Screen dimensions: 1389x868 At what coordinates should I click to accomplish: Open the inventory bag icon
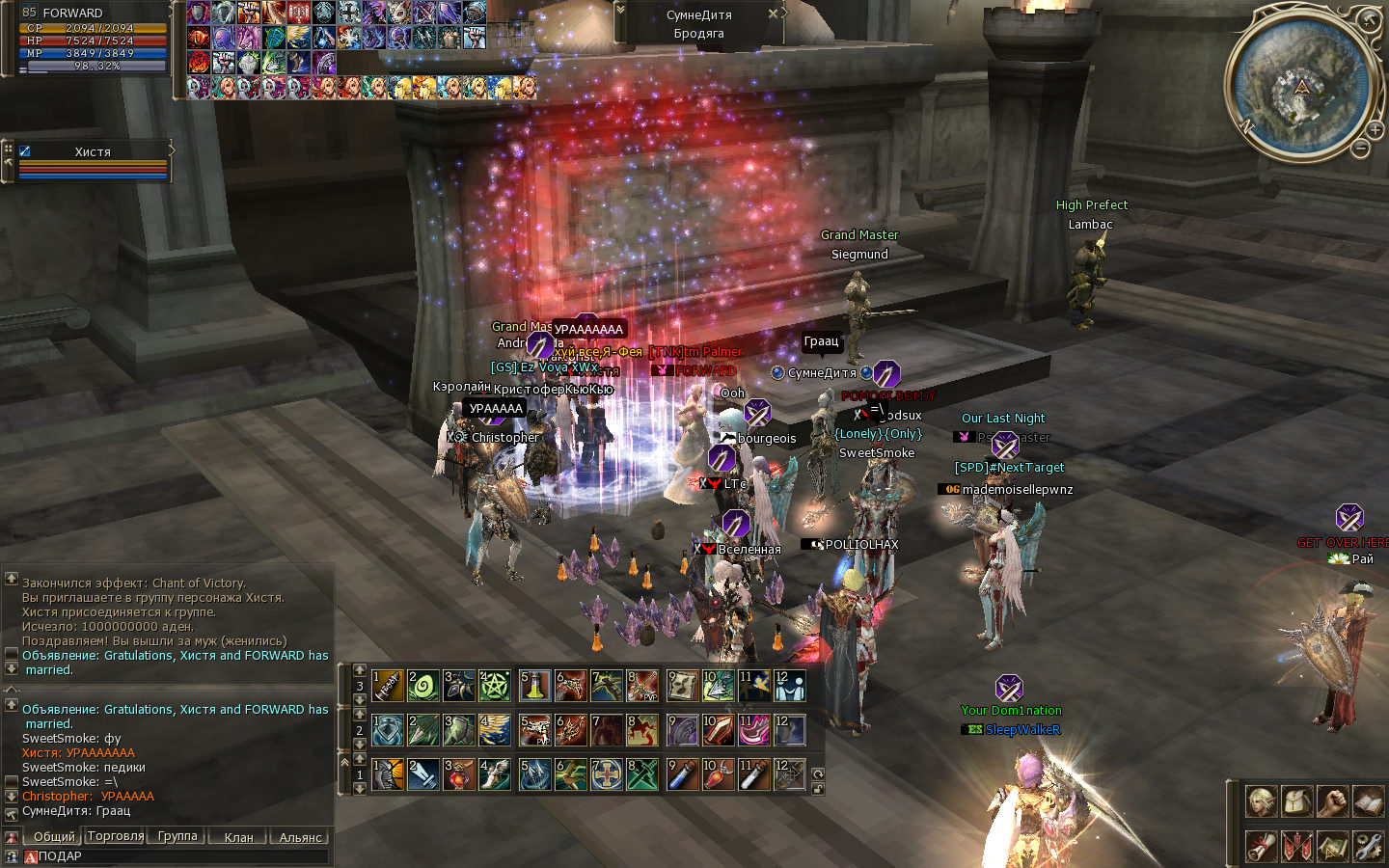[x=1296, y=800]
